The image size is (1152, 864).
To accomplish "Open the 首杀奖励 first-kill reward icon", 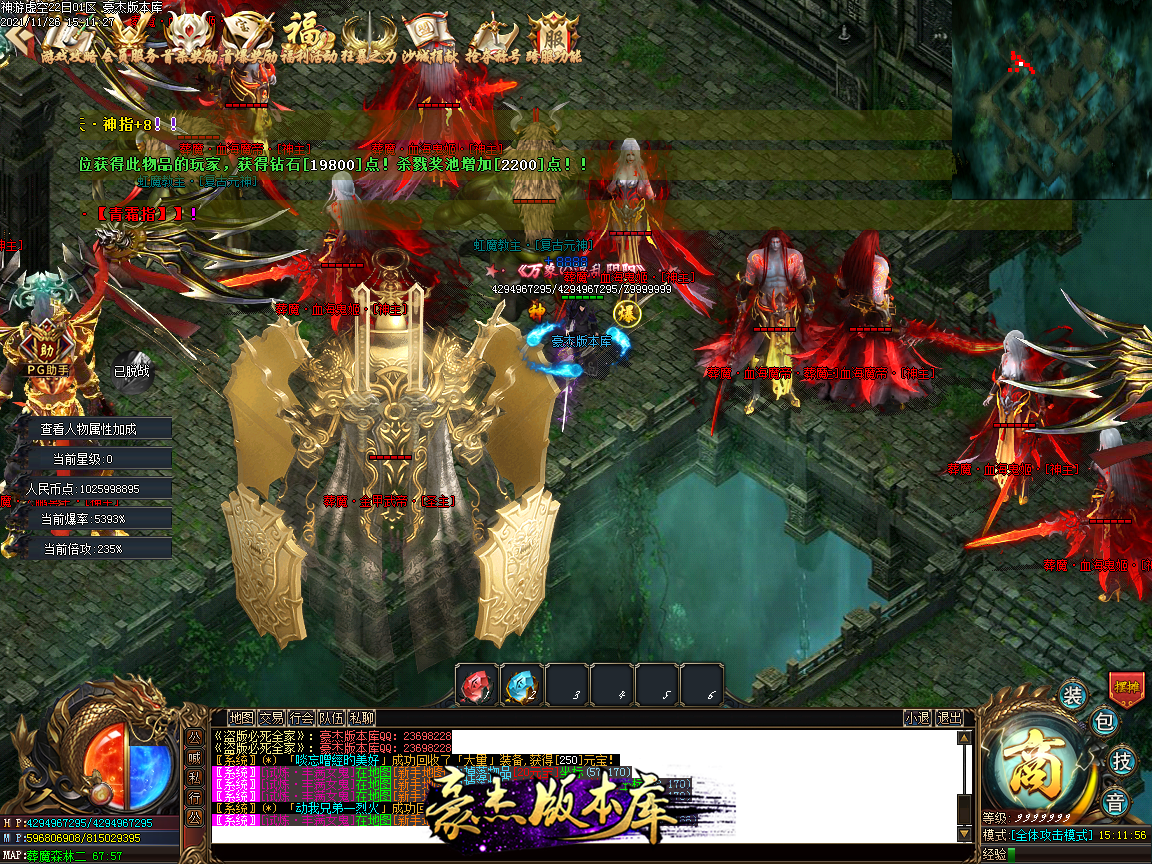I will click(x=186, y=36).
